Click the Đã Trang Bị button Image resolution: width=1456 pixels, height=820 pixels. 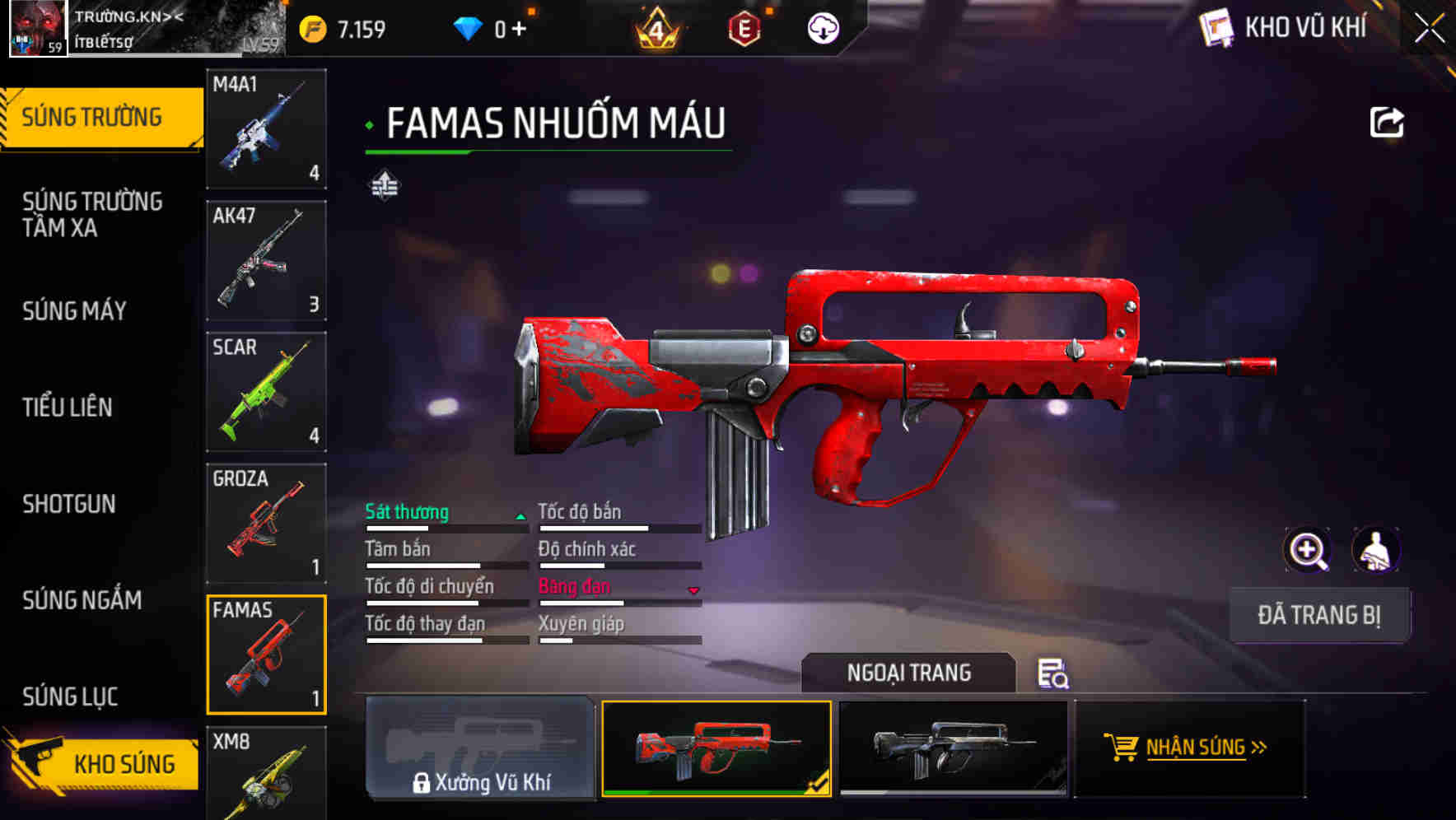[x=1318, y=615]
